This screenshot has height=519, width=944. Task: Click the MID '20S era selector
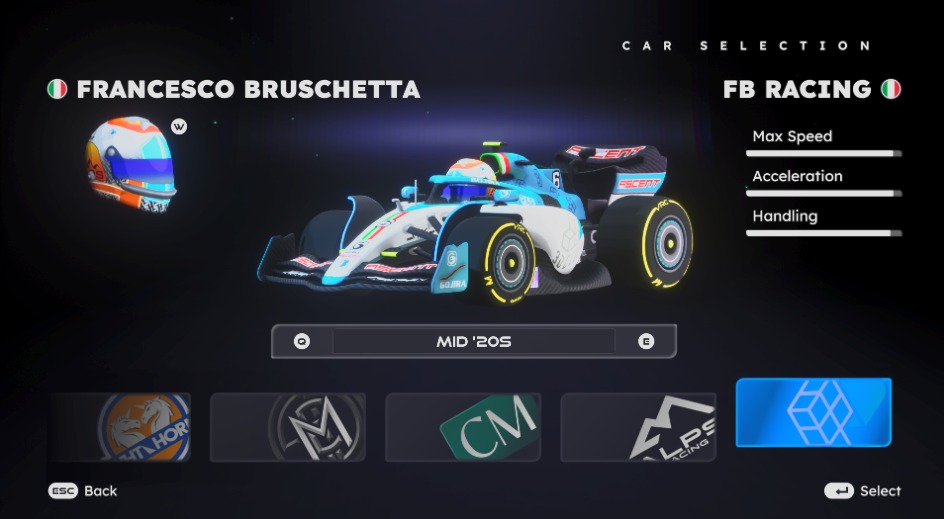coord(473,341)
